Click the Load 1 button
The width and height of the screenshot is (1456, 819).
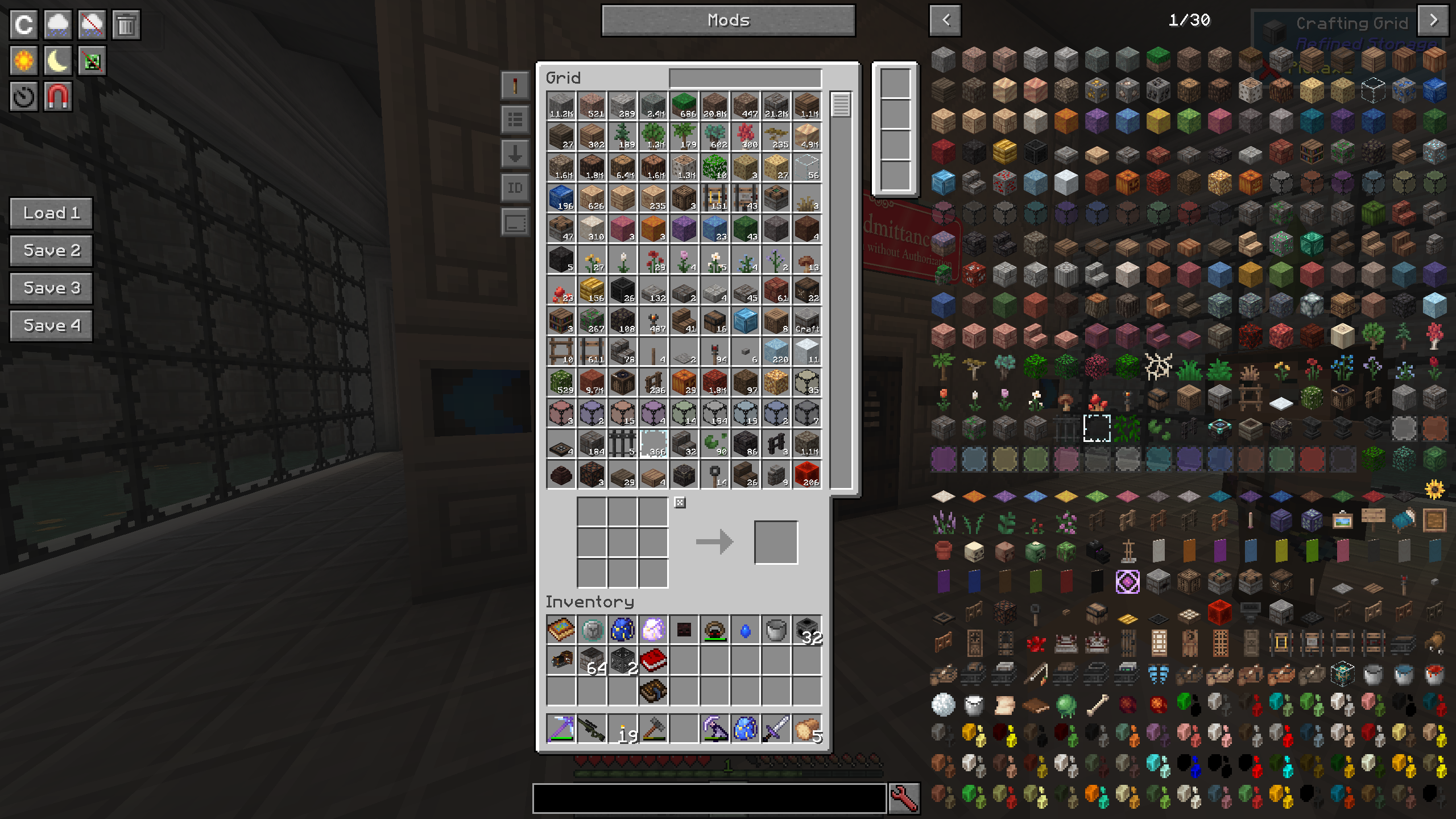[51, 213]
